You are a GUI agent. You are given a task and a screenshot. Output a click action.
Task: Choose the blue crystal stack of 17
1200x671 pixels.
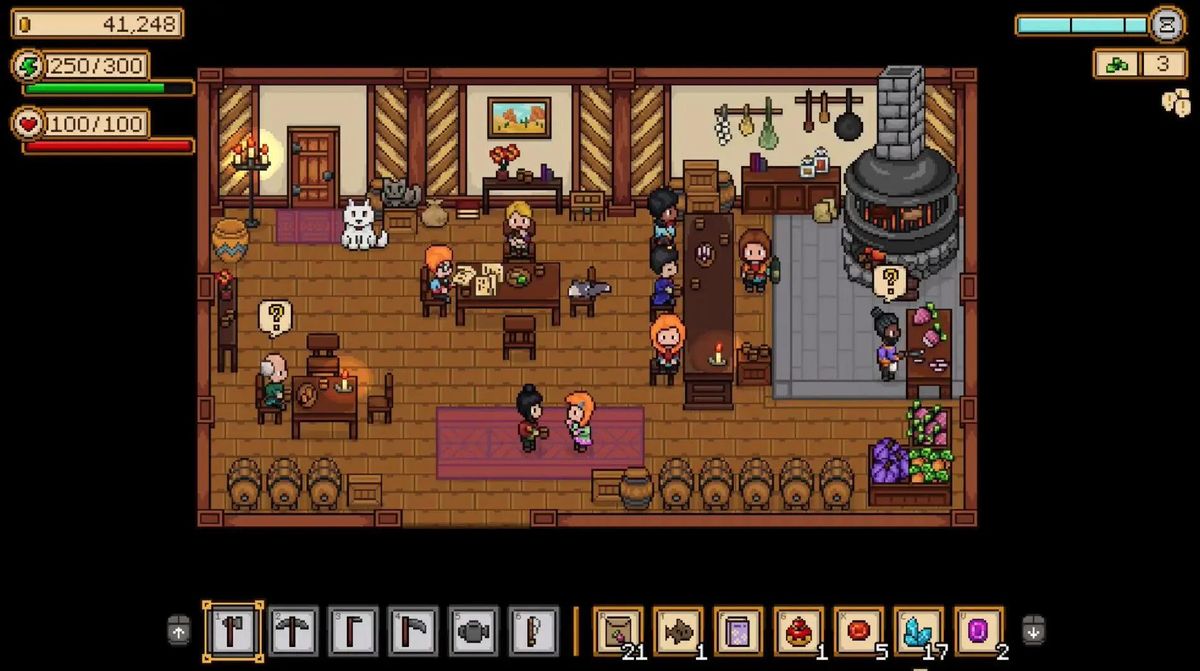pos(918,631)
